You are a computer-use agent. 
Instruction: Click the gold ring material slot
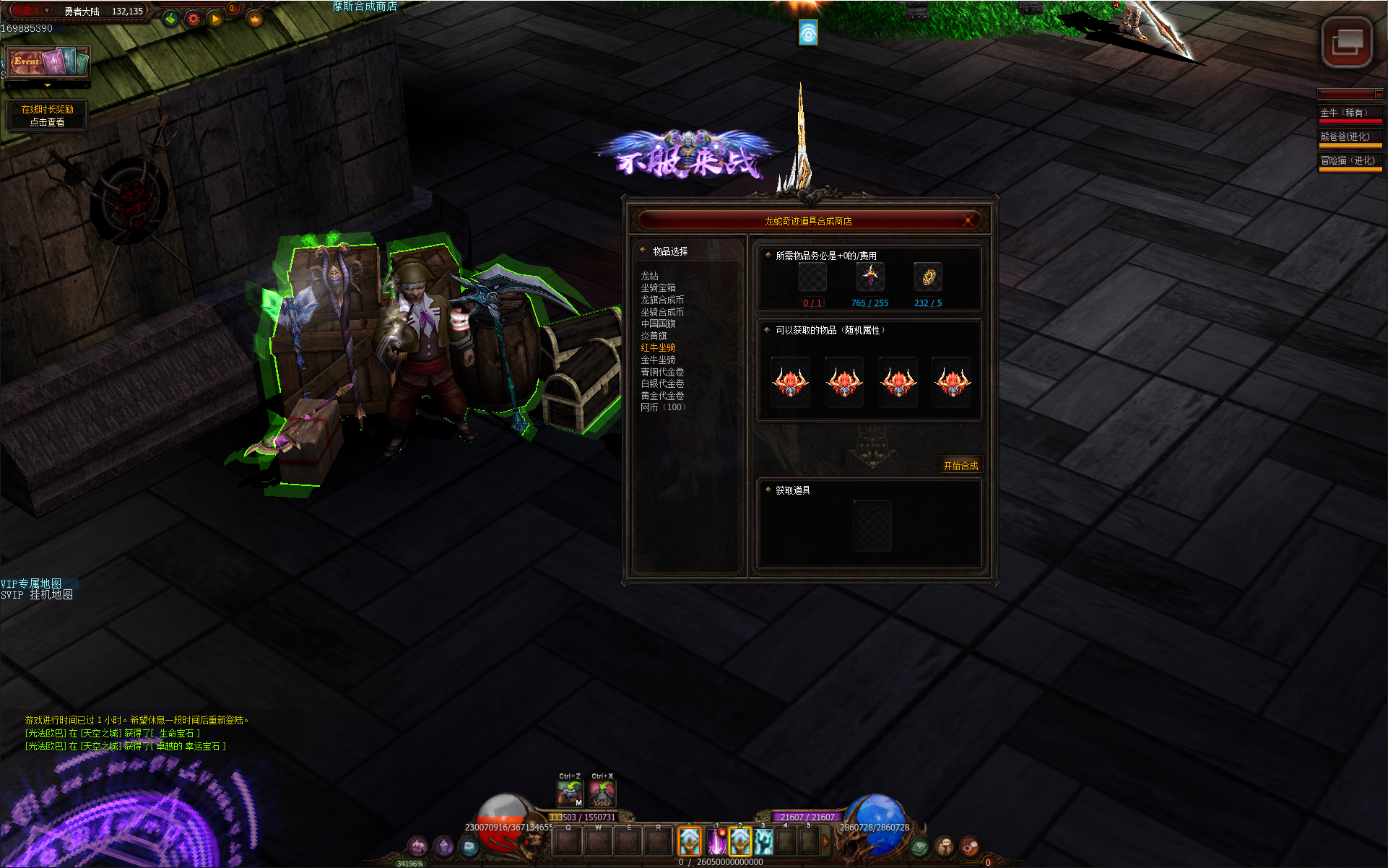click(928, 277)
